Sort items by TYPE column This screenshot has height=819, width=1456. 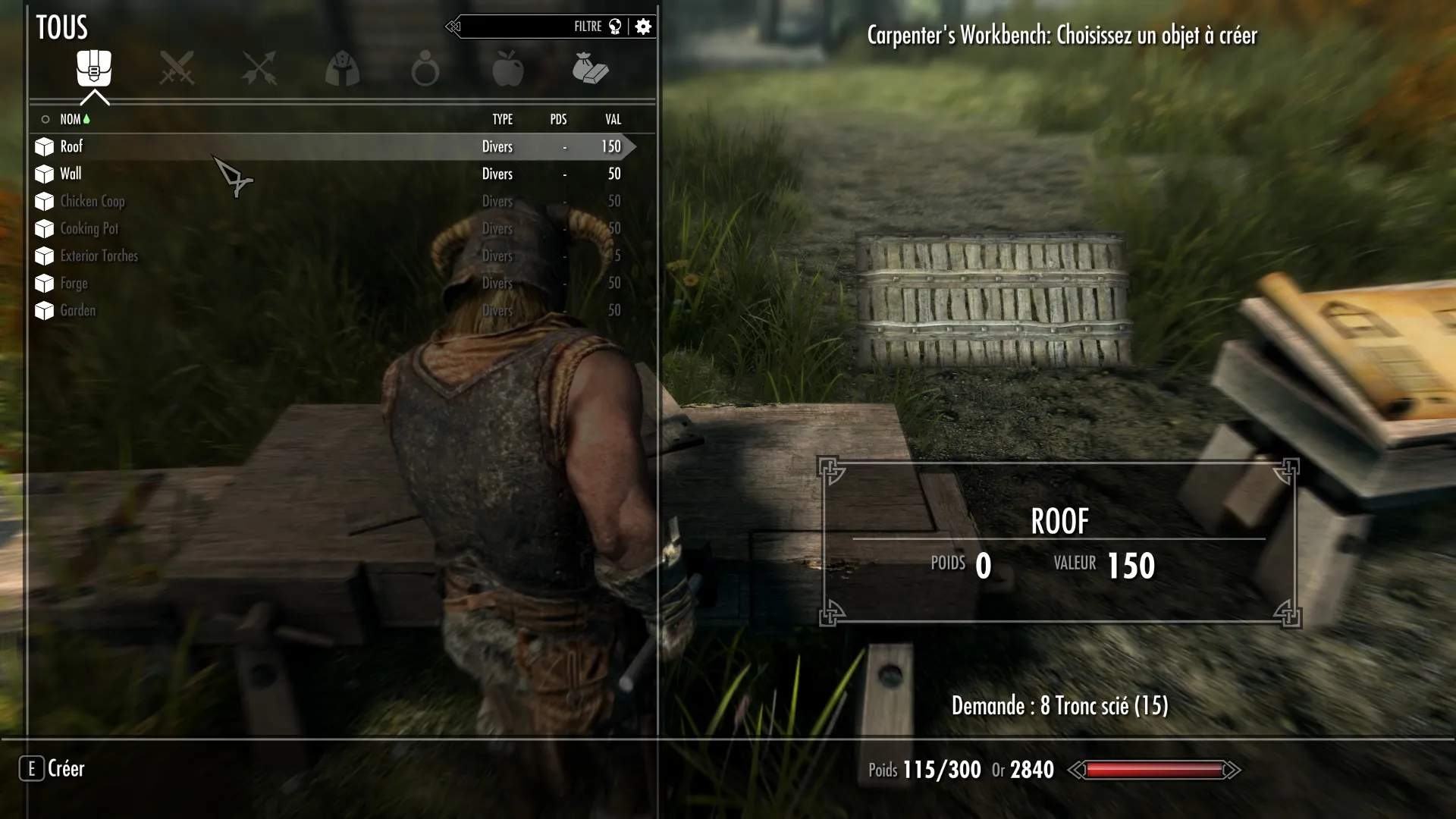click(502, 119)
